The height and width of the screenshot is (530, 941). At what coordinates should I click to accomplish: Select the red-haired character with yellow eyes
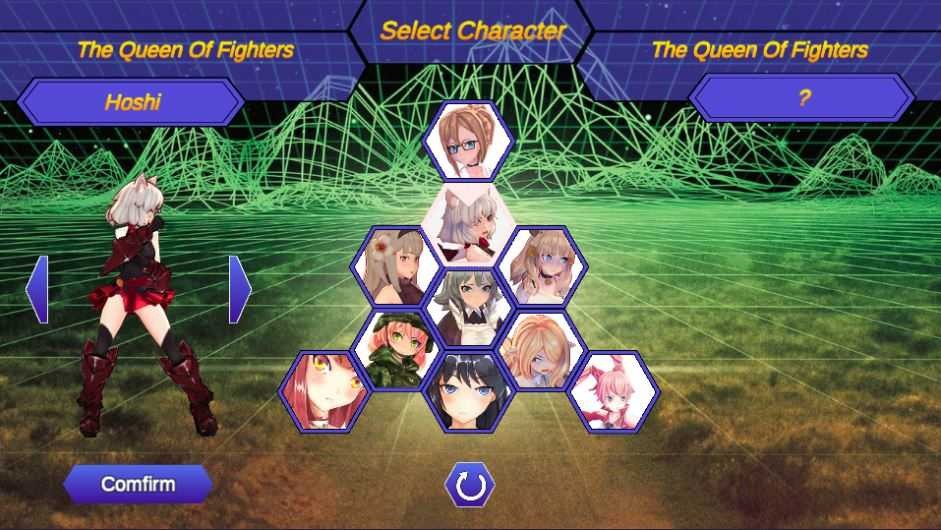click(324, 390)
